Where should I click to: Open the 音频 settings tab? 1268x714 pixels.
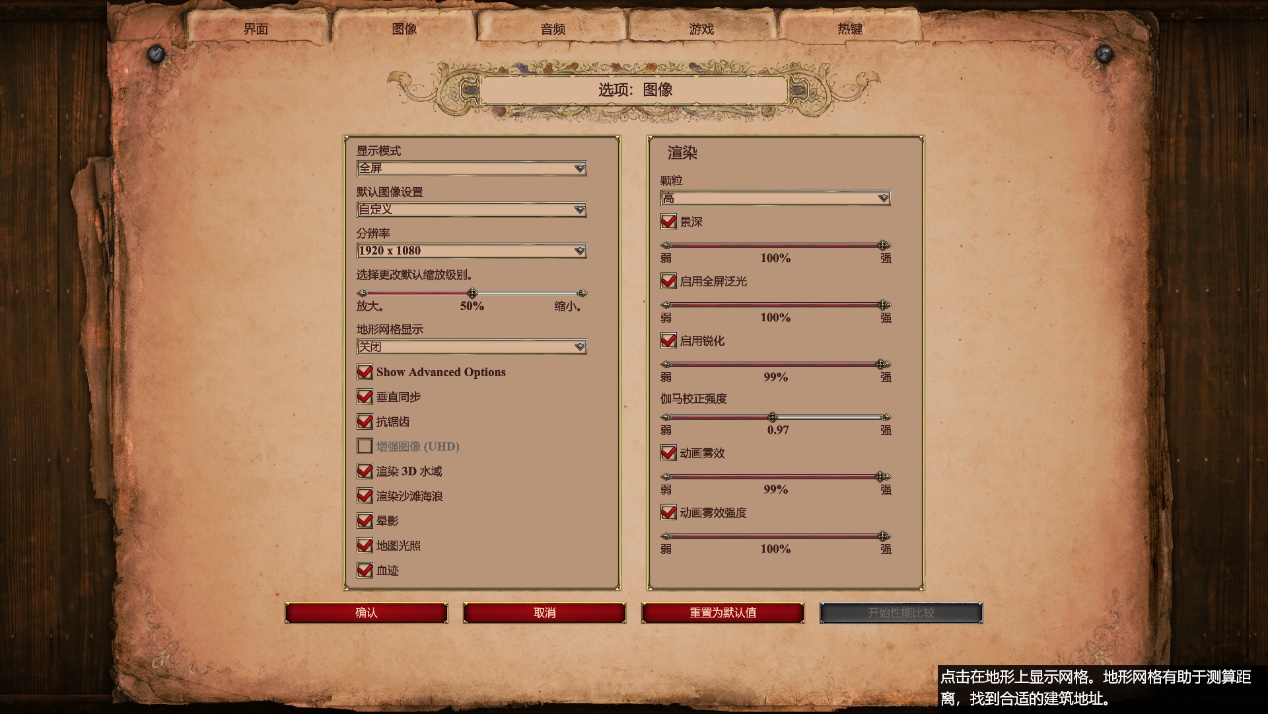[x=553, y=29]
